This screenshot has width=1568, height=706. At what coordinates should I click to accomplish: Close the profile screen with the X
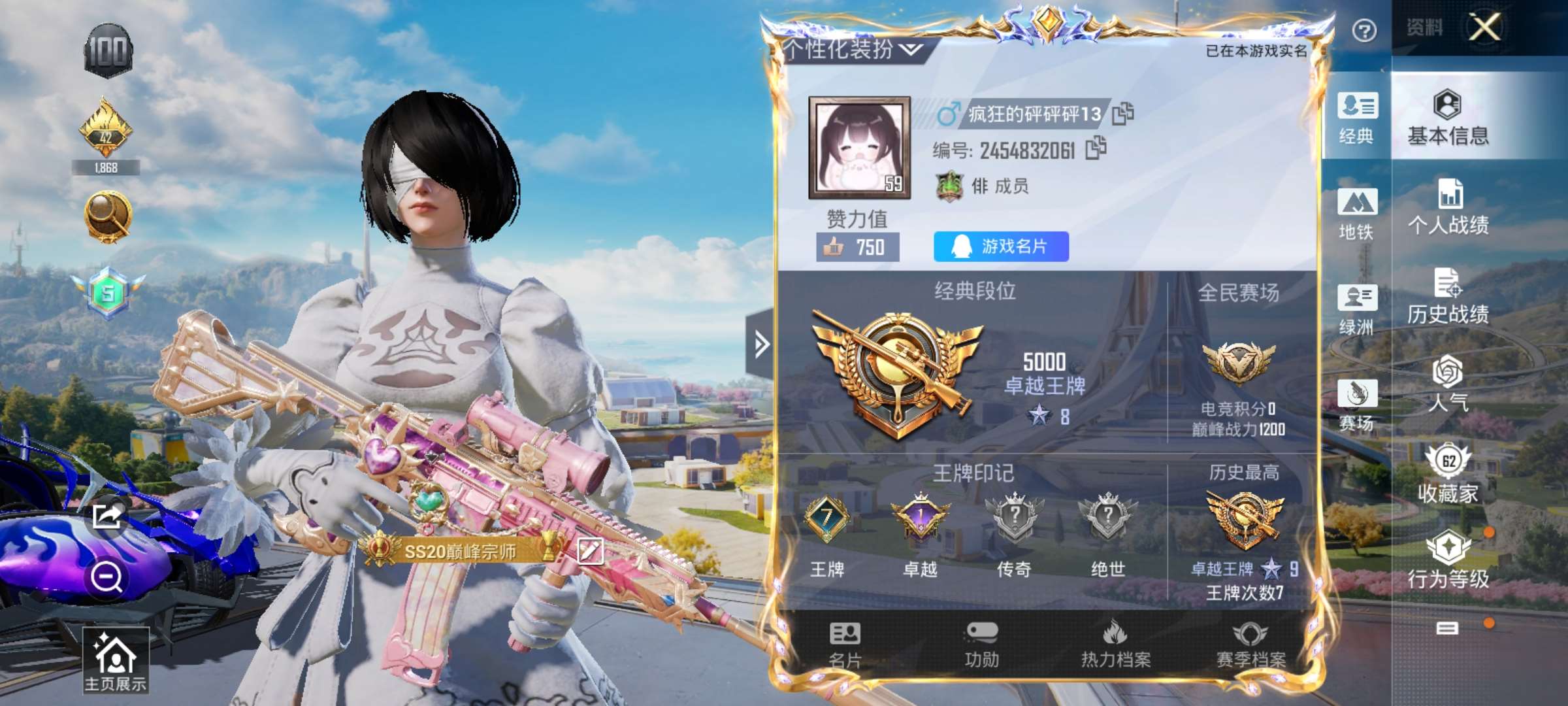1485,27
